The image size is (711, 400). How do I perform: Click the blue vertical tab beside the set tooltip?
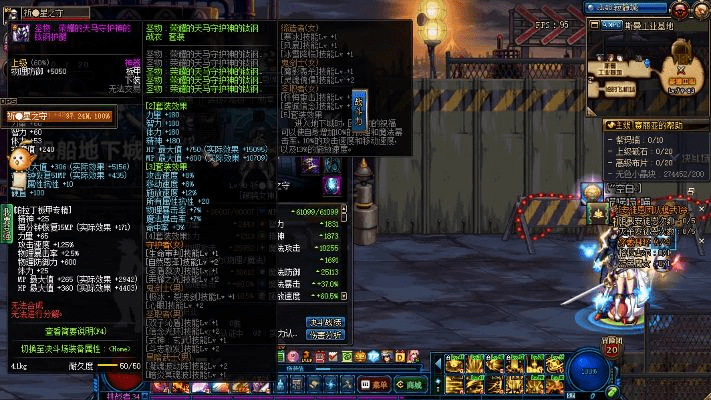coord(361,107)
